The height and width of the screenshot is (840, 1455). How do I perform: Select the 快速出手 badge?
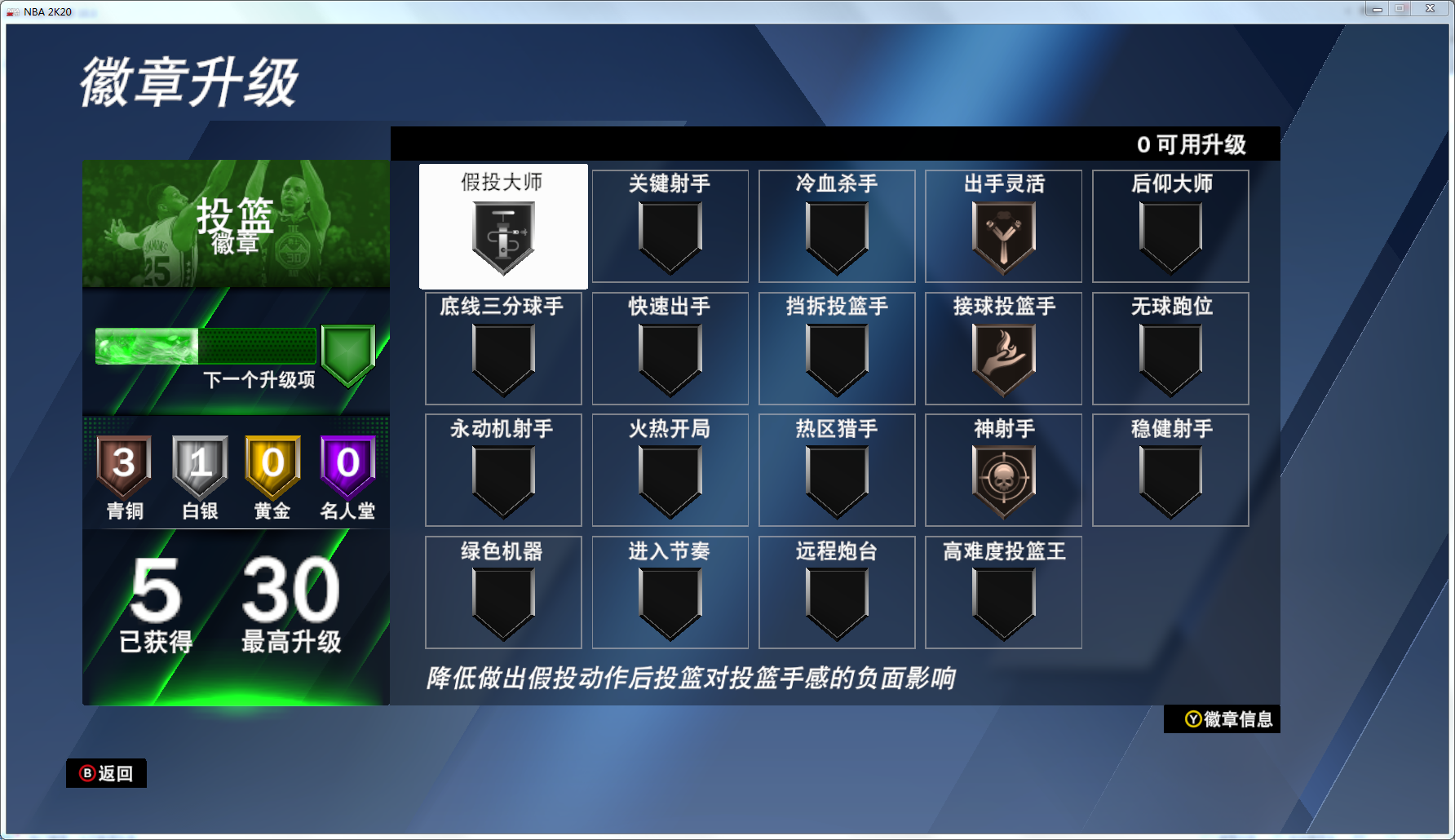pyautogui.click(x=670, y=348)
